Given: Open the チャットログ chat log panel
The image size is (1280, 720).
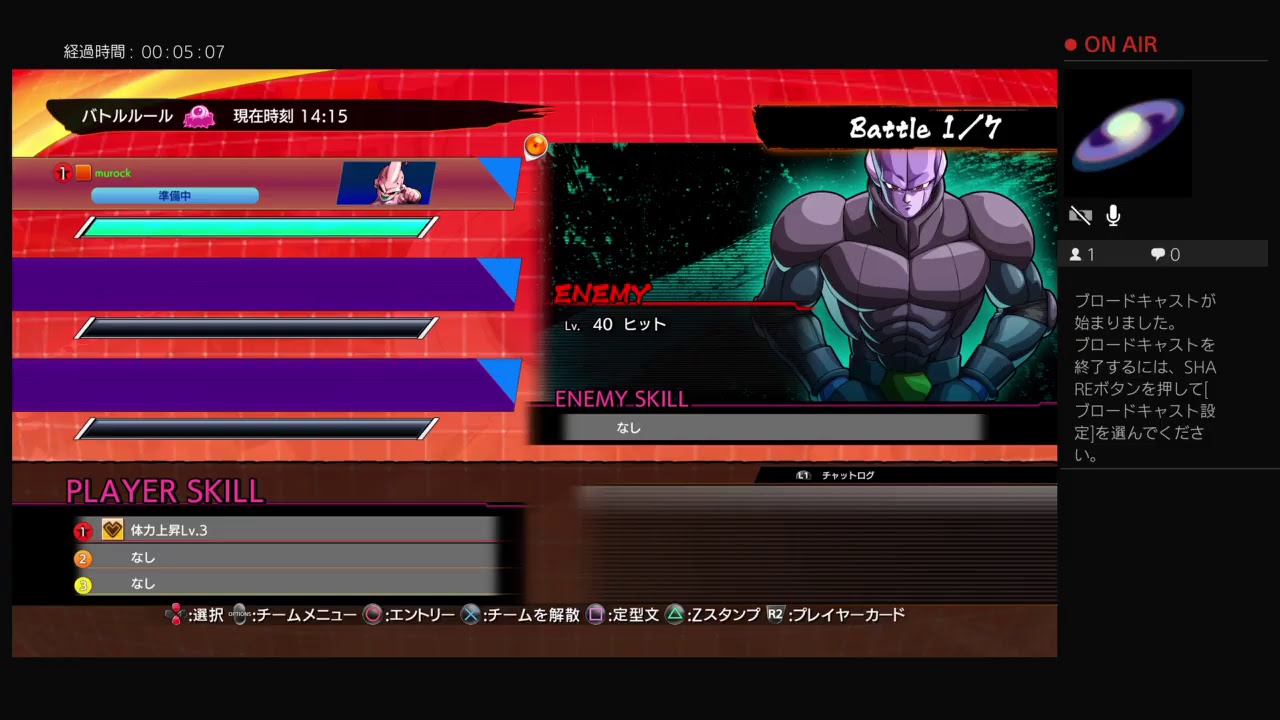Looking at the screenshot, I should [845, 475].
